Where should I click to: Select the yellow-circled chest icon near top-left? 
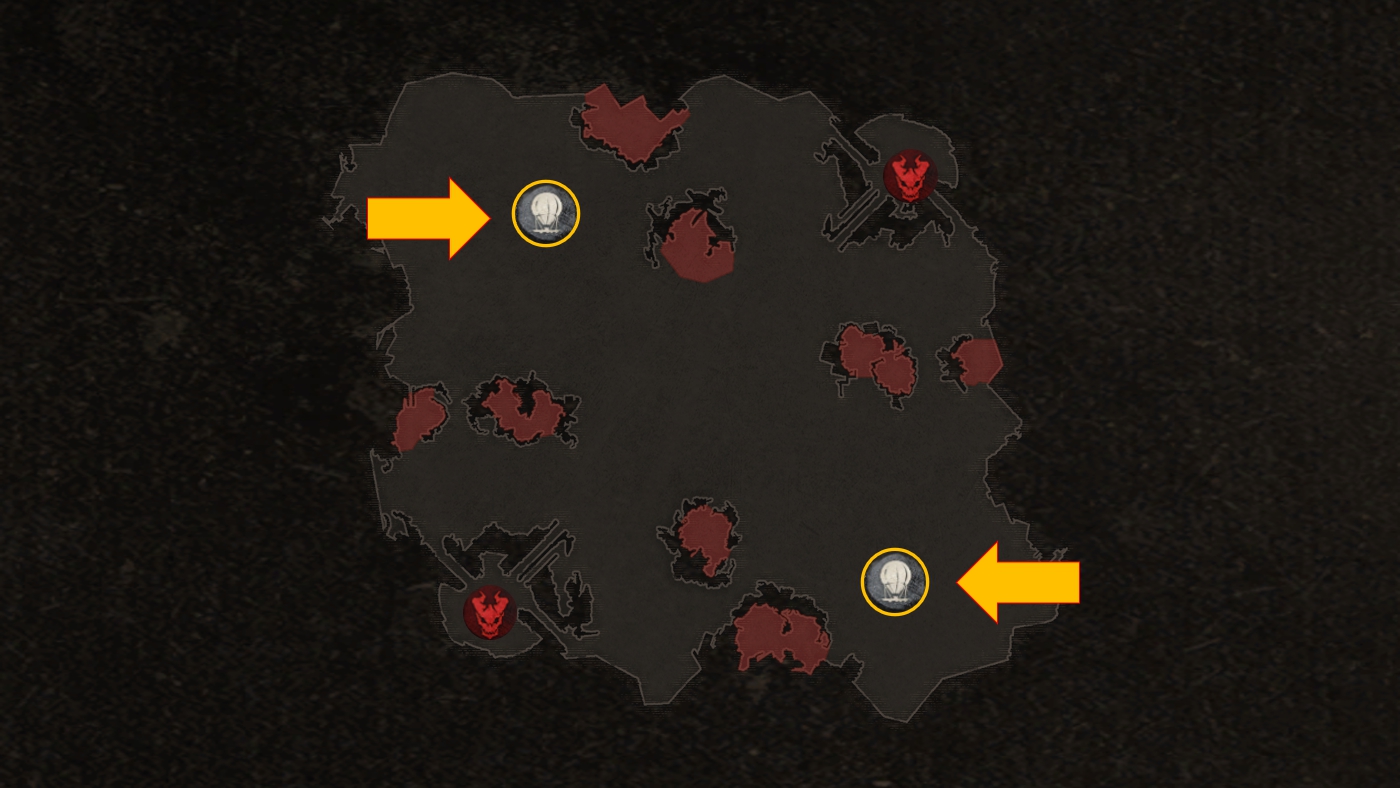(545, 212)
